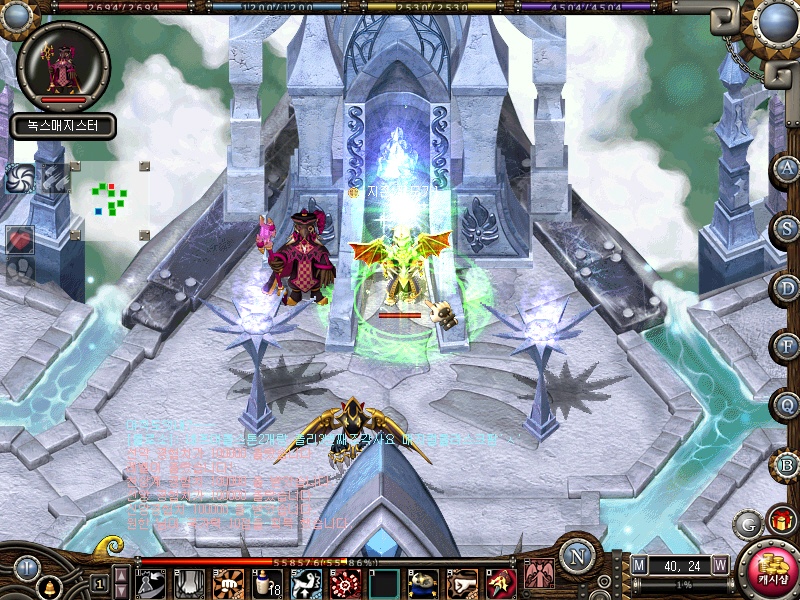Click the minimap with green dots

[x=110, y=198]
